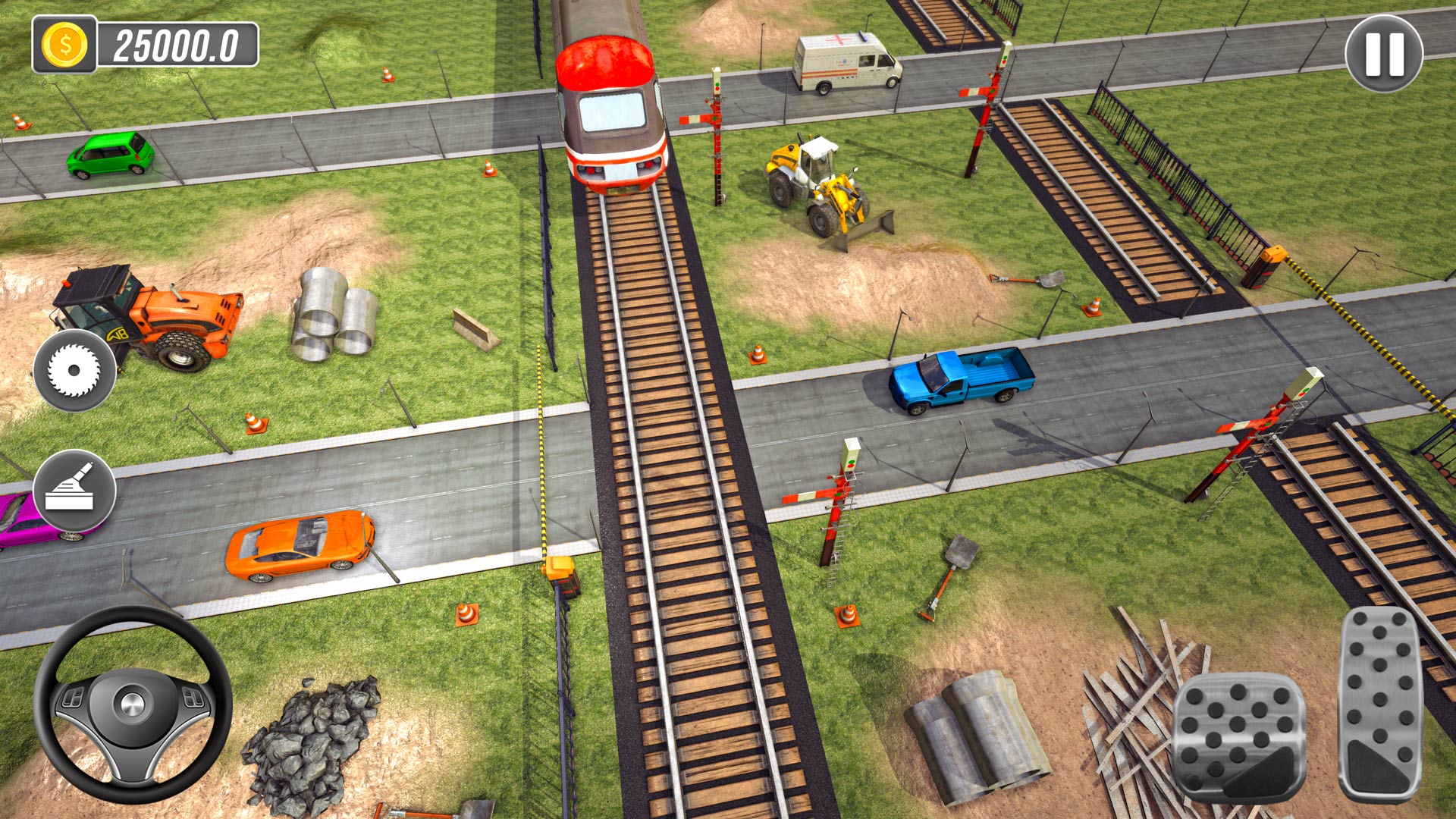Image resolution: width=1456 pixels, height=819 pixels.
Task: Select the circular saw cutter tool
Action: click(x=74, y=372)
